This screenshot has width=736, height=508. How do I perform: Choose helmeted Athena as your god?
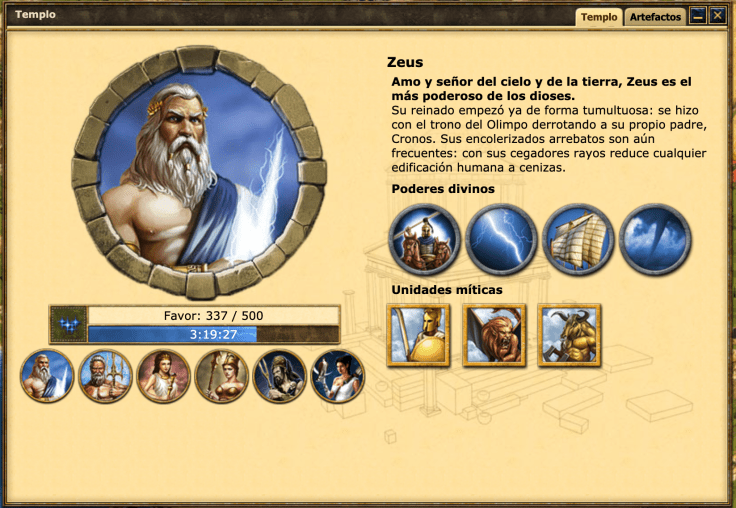tap(221, 376)
